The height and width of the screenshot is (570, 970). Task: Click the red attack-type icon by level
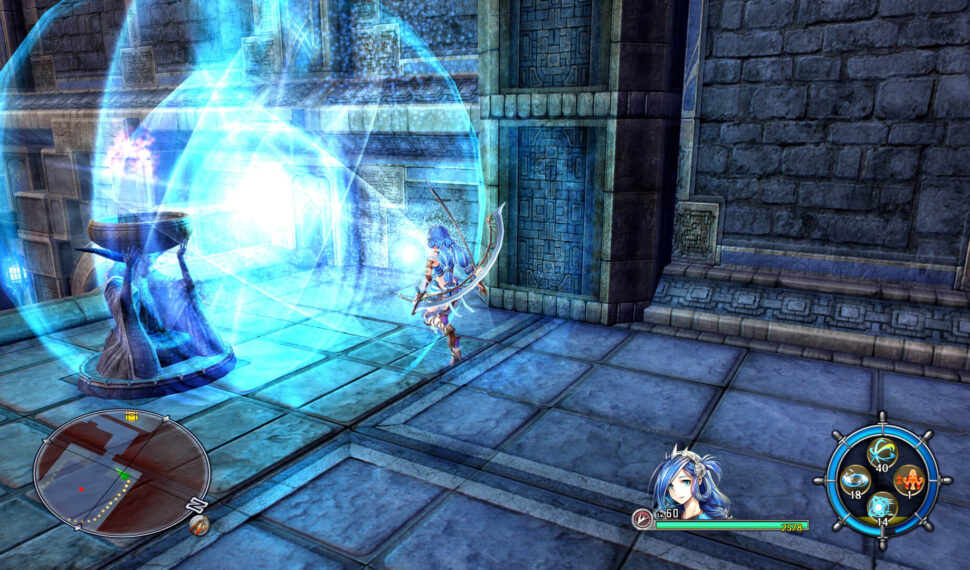pyautogui.click(x=641, y=518)
